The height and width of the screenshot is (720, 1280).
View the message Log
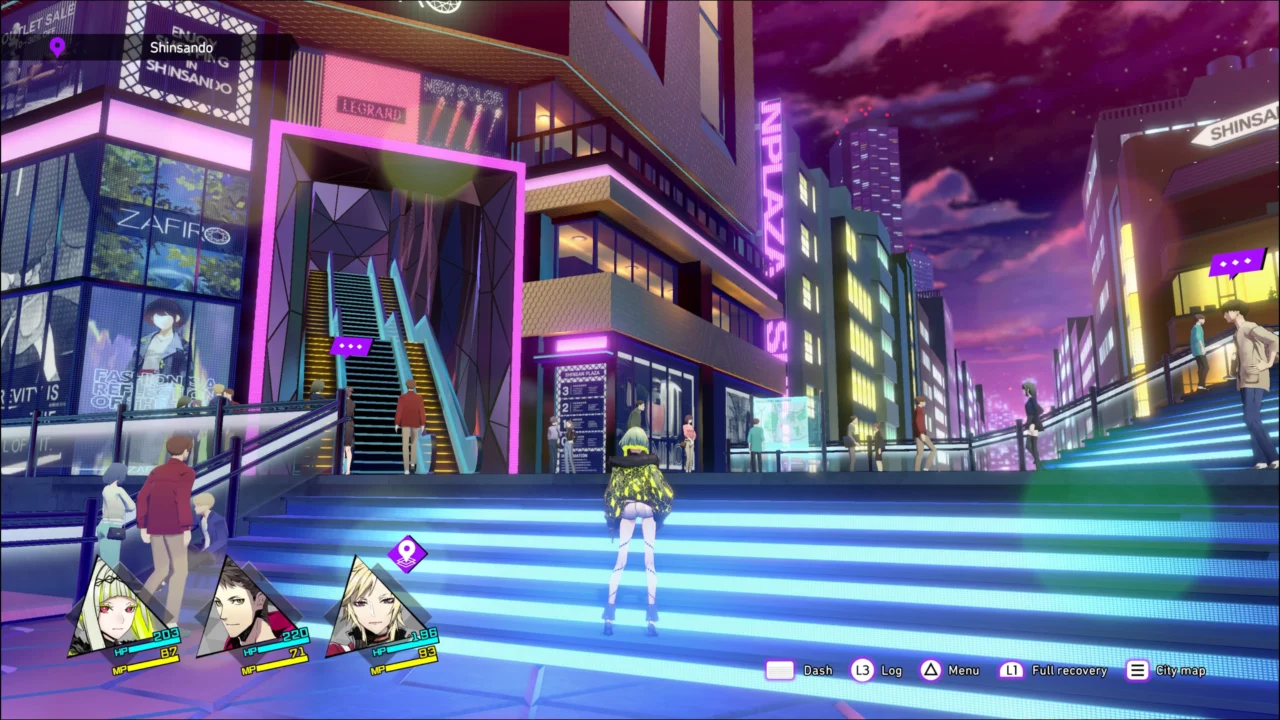coord(891,670)
